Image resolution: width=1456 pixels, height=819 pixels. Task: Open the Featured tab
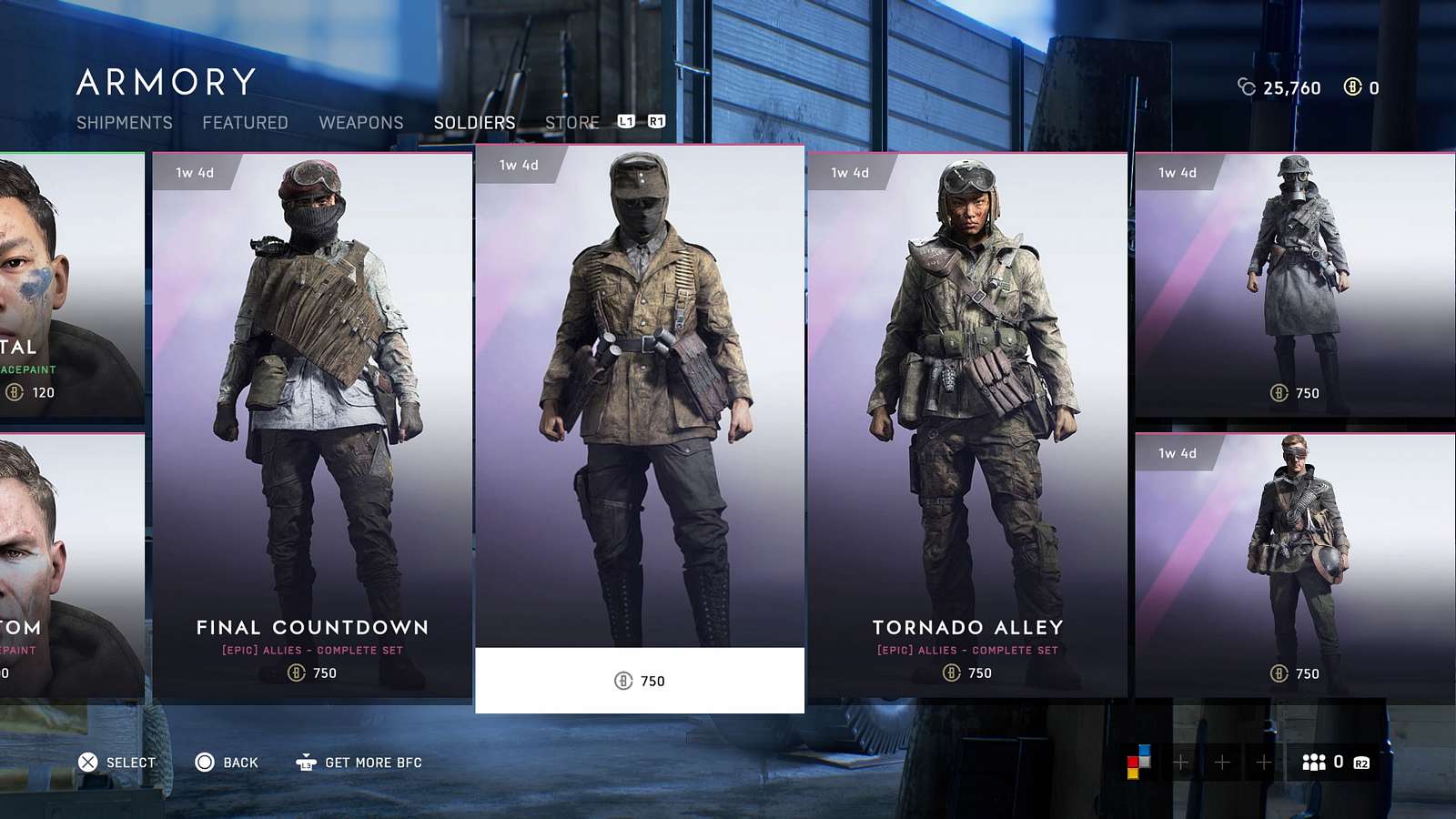(x=245, y=122)
